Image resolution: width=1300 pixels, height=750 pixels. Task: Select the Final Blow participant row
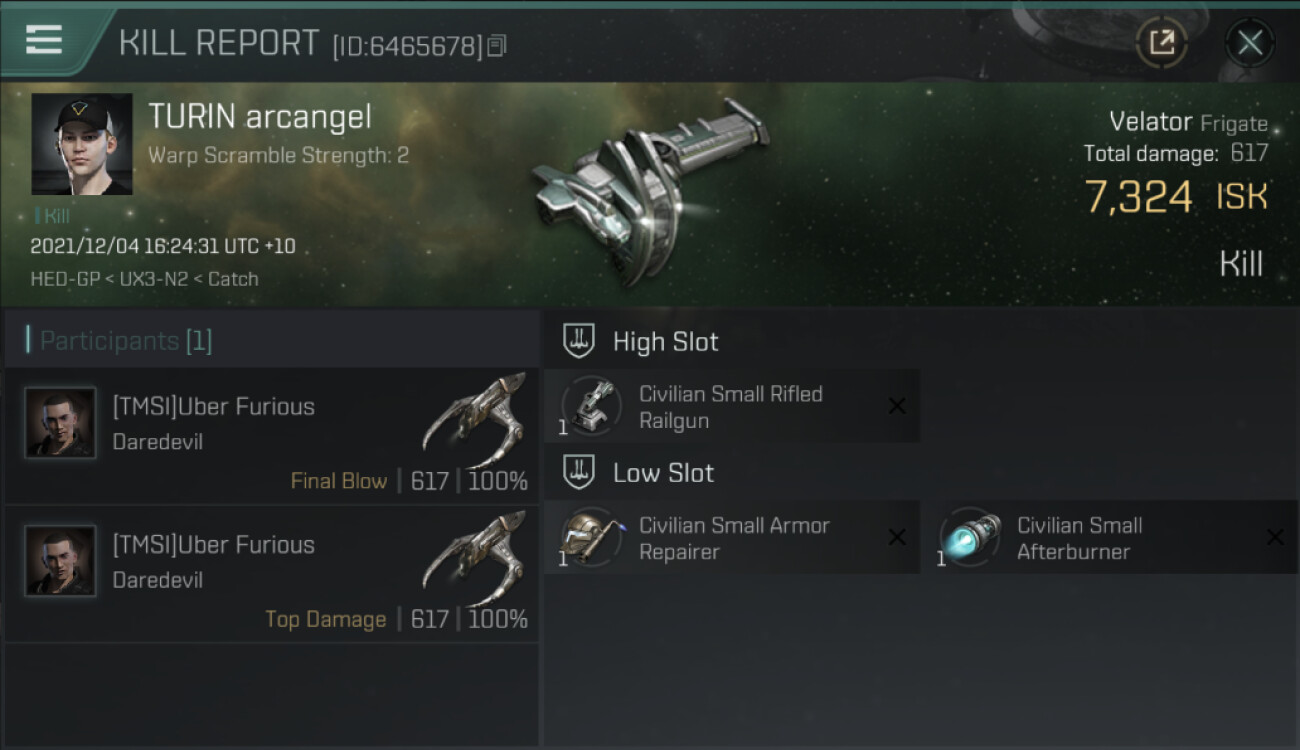[x=270, y=436]
